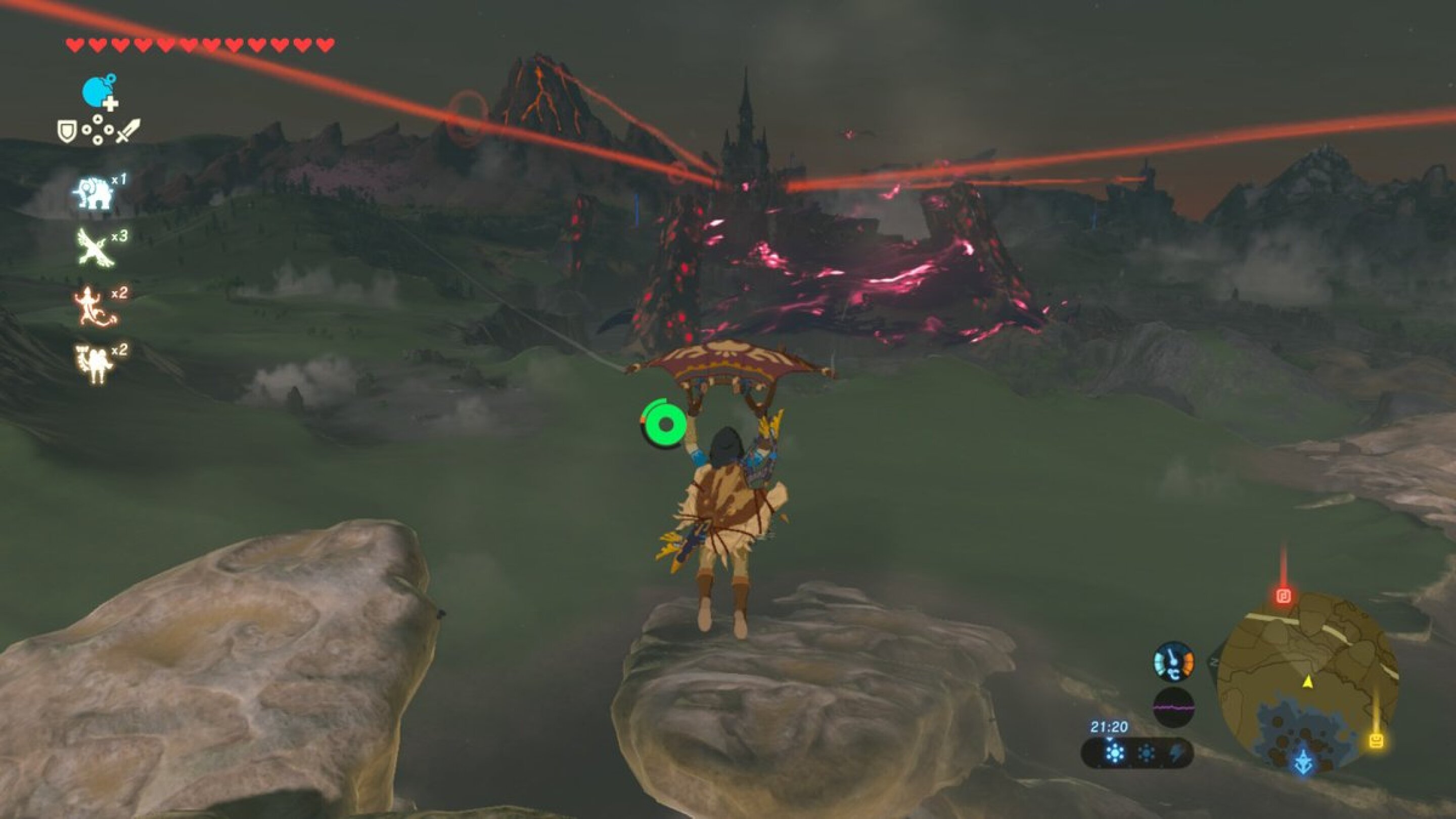Click the shield loadout icon
Image resolution: width=1456 pixels, height=819 pixels.
click(x=67, y=129)
